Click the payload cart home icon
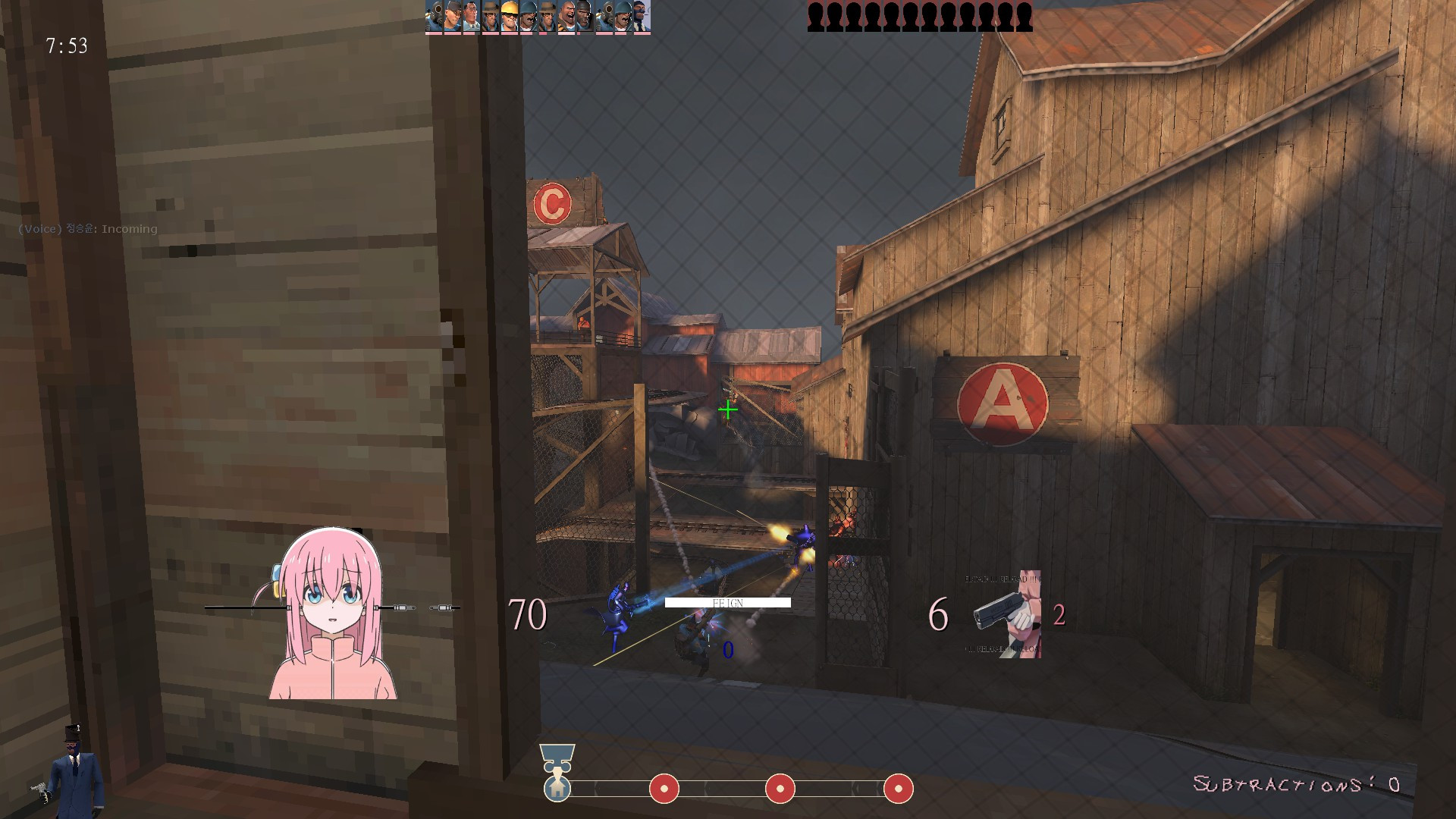 tap(559, 789)
